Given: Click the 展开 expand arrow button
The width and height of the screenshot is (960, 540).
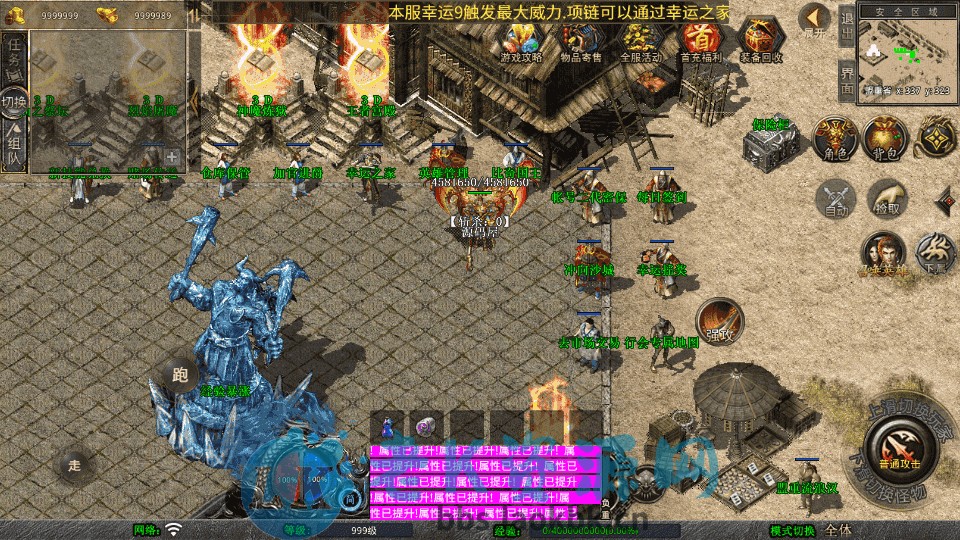Looking at the screenshot, I should (815, 21).
